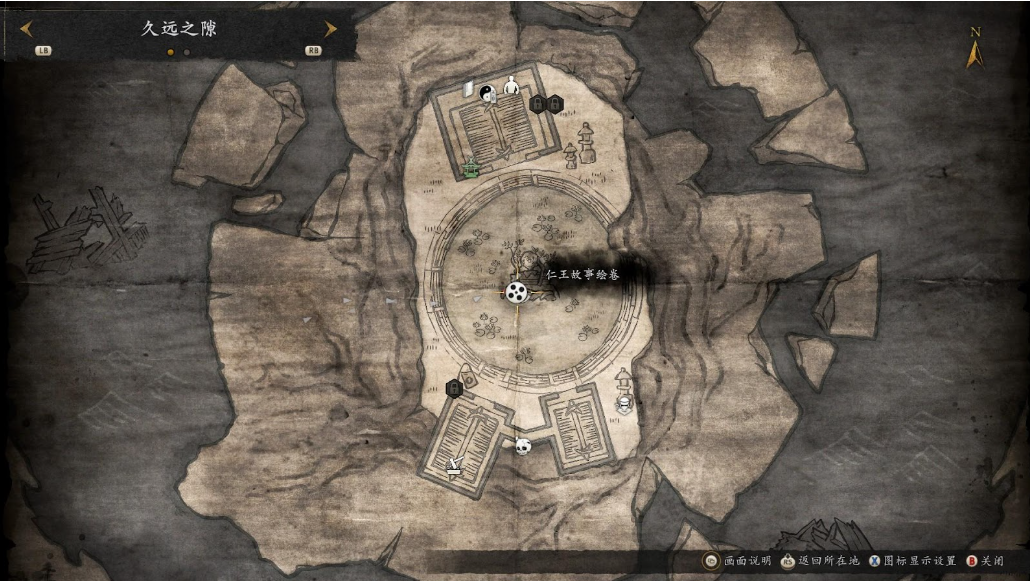Select the white human figure marker
Image resolution: width=1030 pixels, height=581 pixels.
[512, 86]
